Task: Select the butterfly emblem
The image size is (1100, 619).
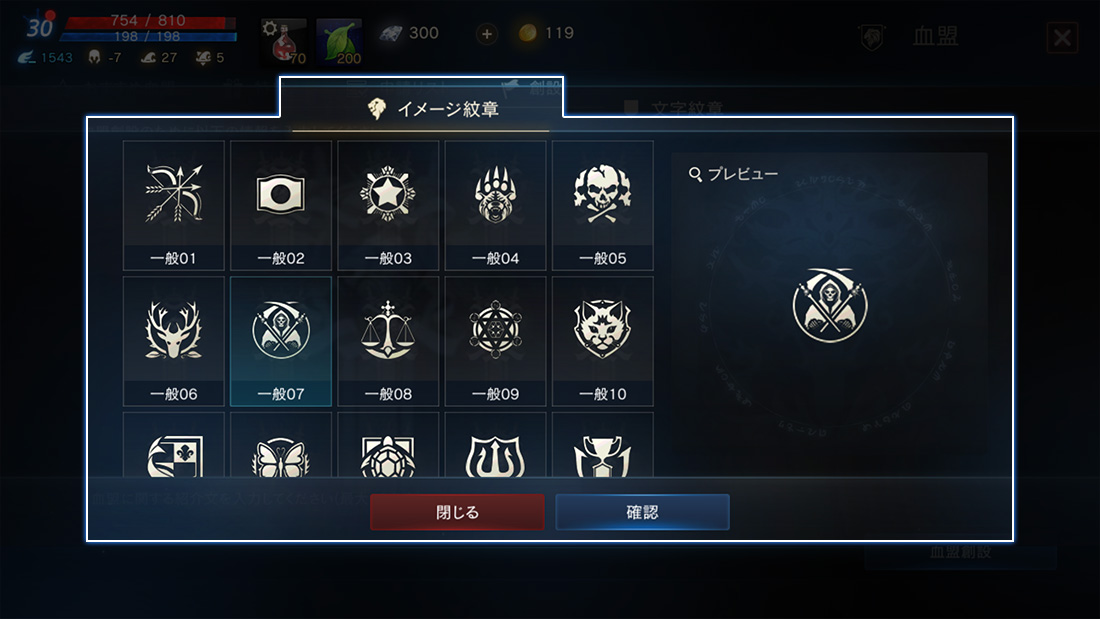Action: point(281,454)
